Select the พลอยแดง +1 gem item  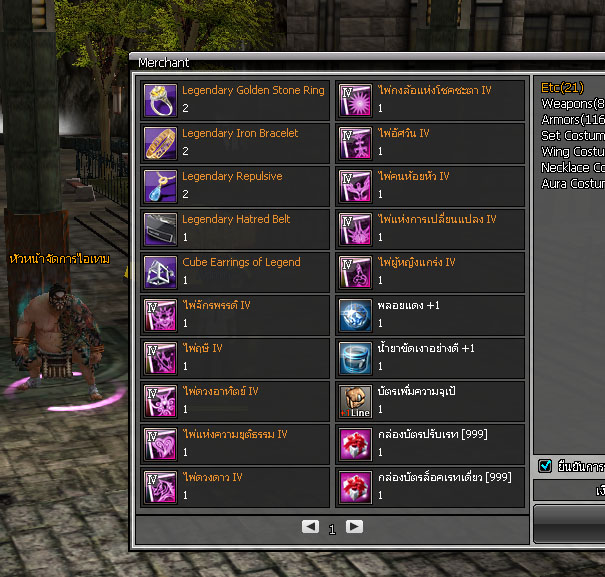[x=430, y=314]
